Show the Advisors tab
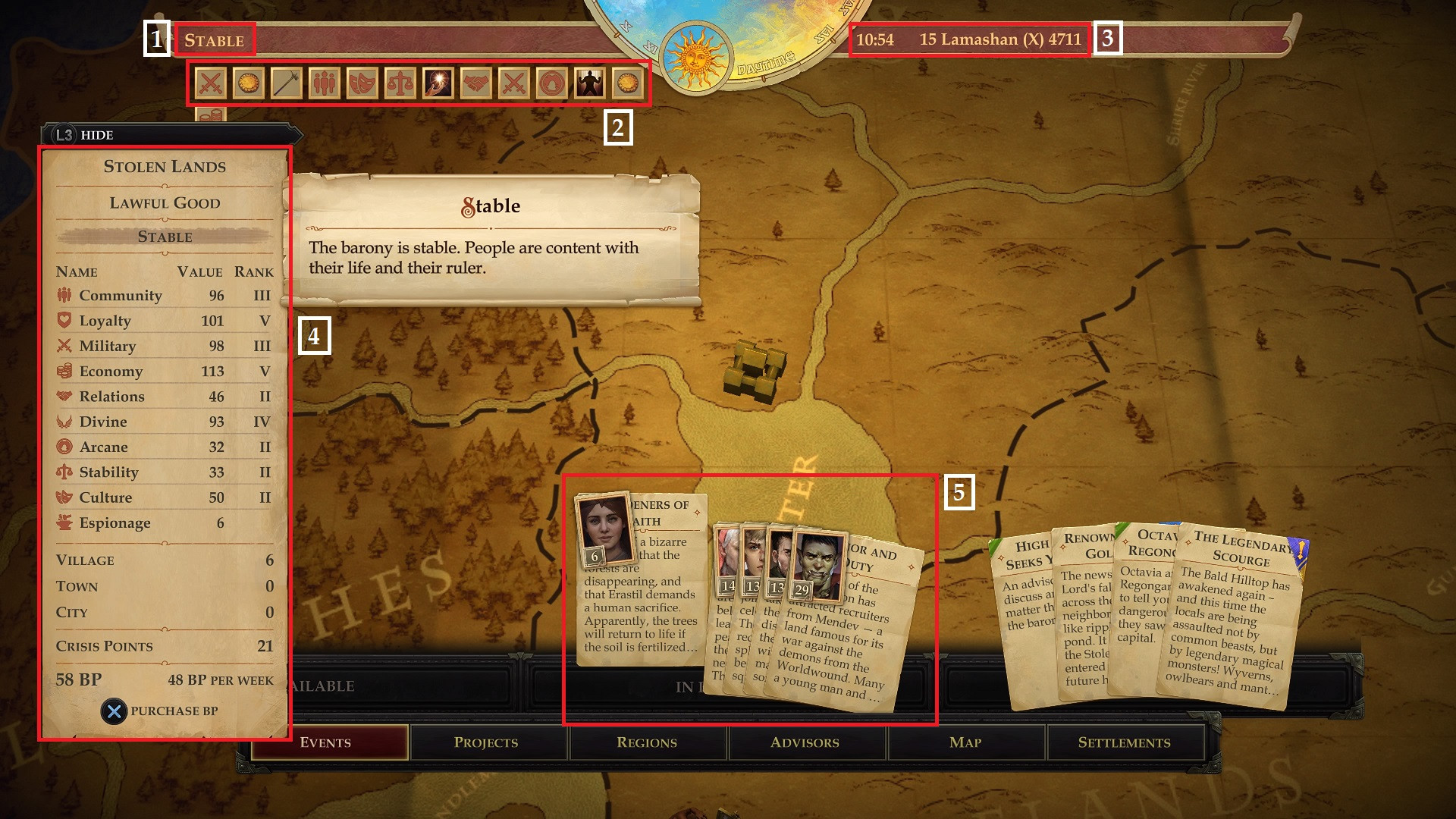Screen dimensions: 1456x819 pyautogui.click(x=805, y=742)
